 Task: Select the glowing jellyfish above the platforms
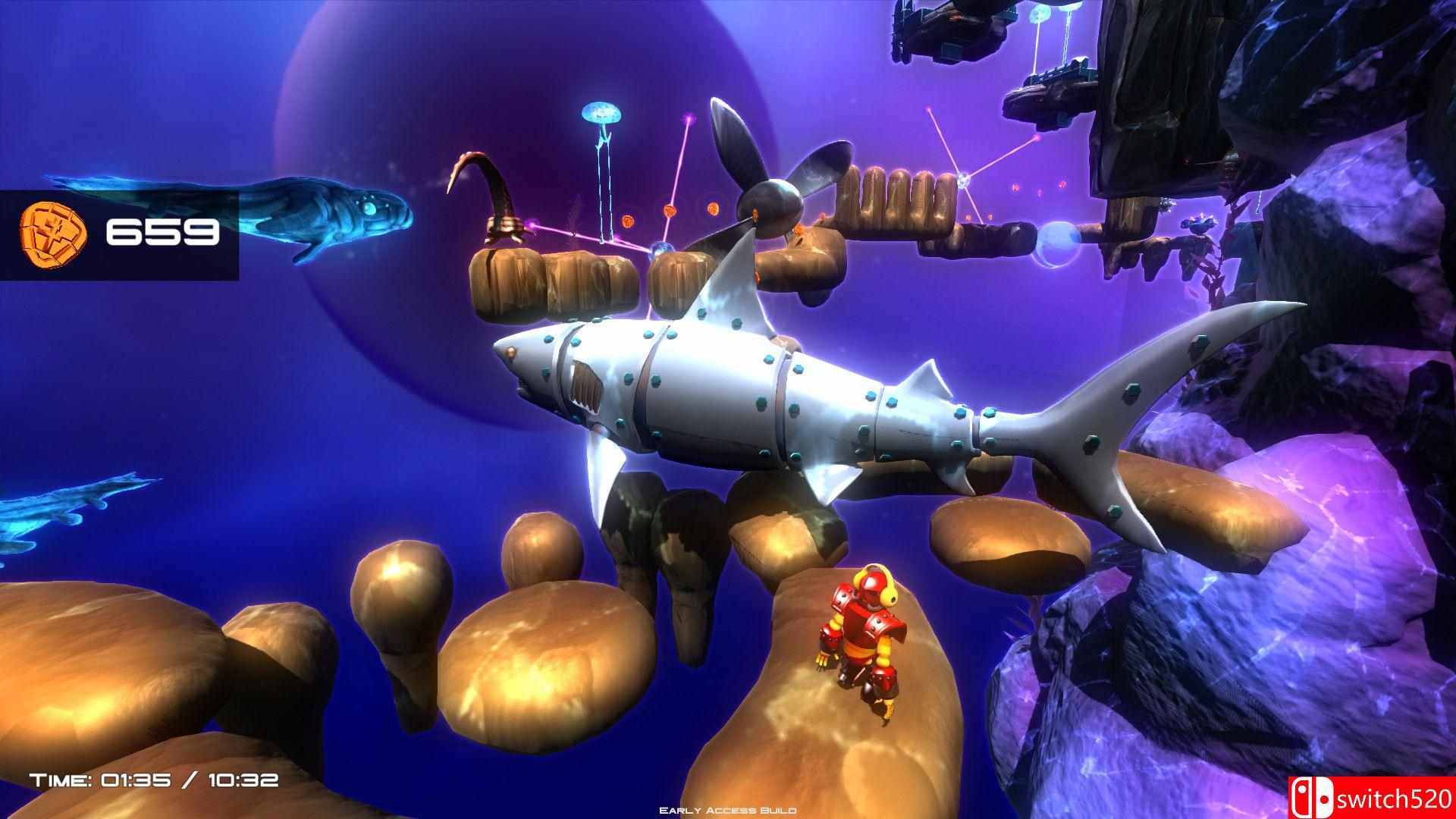(603, 114)
